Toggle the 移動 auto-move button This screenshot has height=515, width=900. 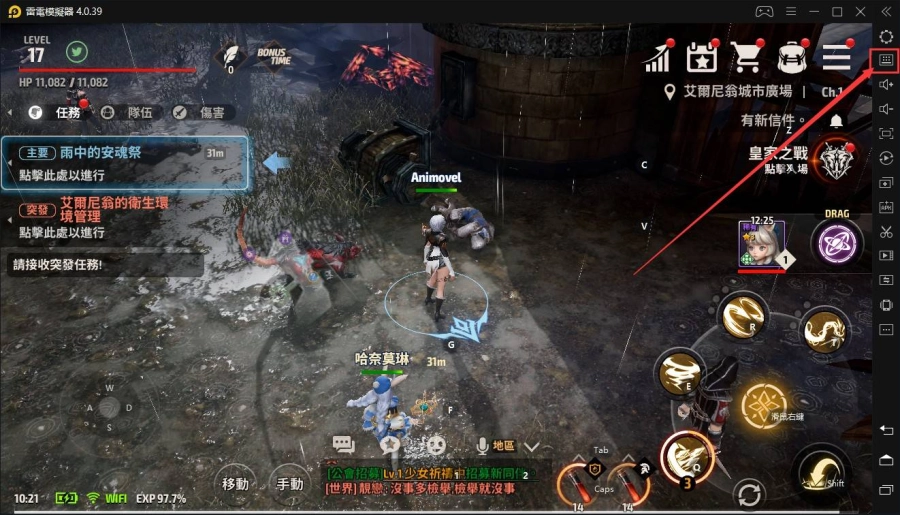click(x=236, y=484)
